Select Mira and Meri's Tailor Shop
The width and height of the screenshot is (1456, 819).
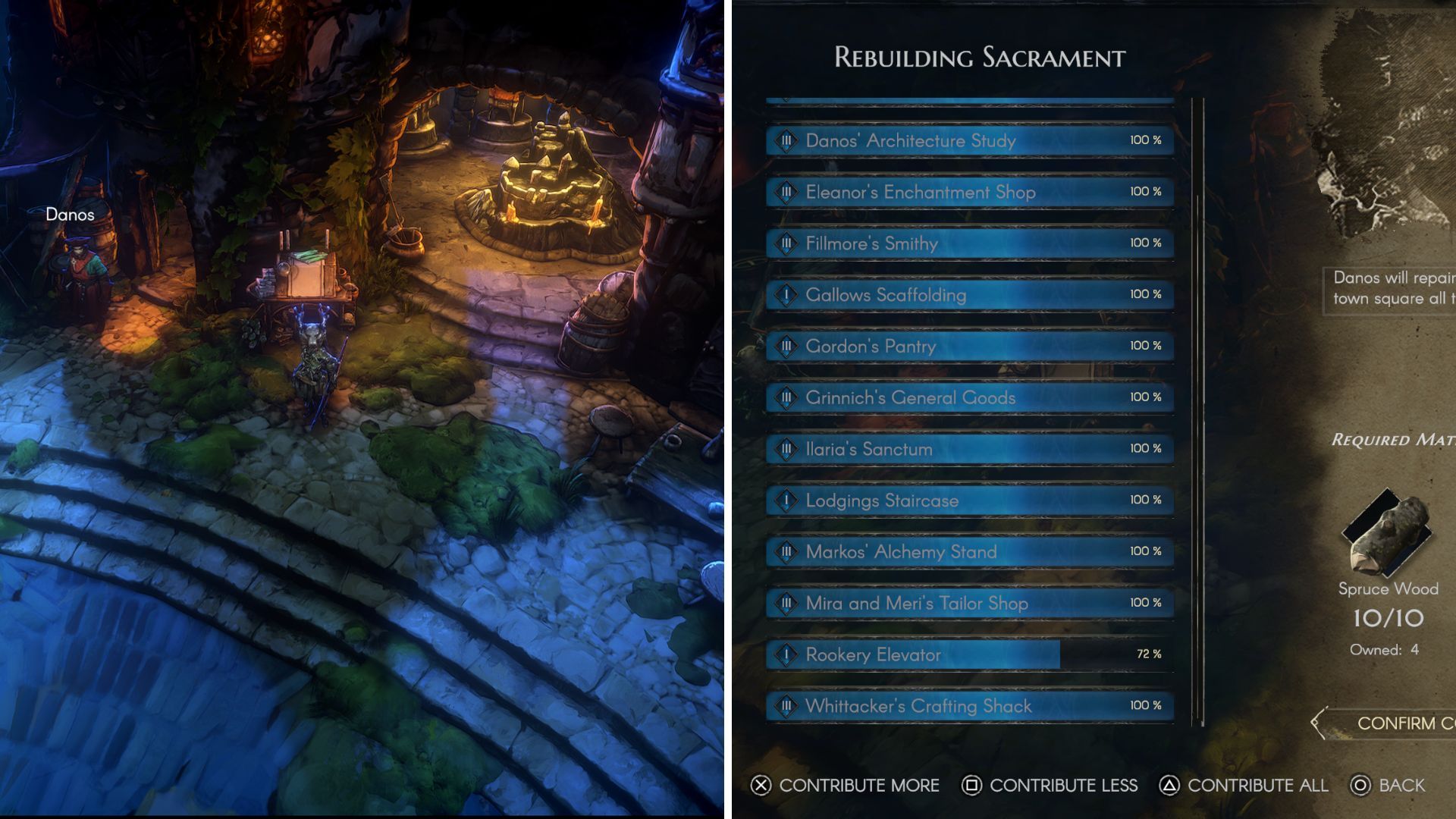(969, 604)
